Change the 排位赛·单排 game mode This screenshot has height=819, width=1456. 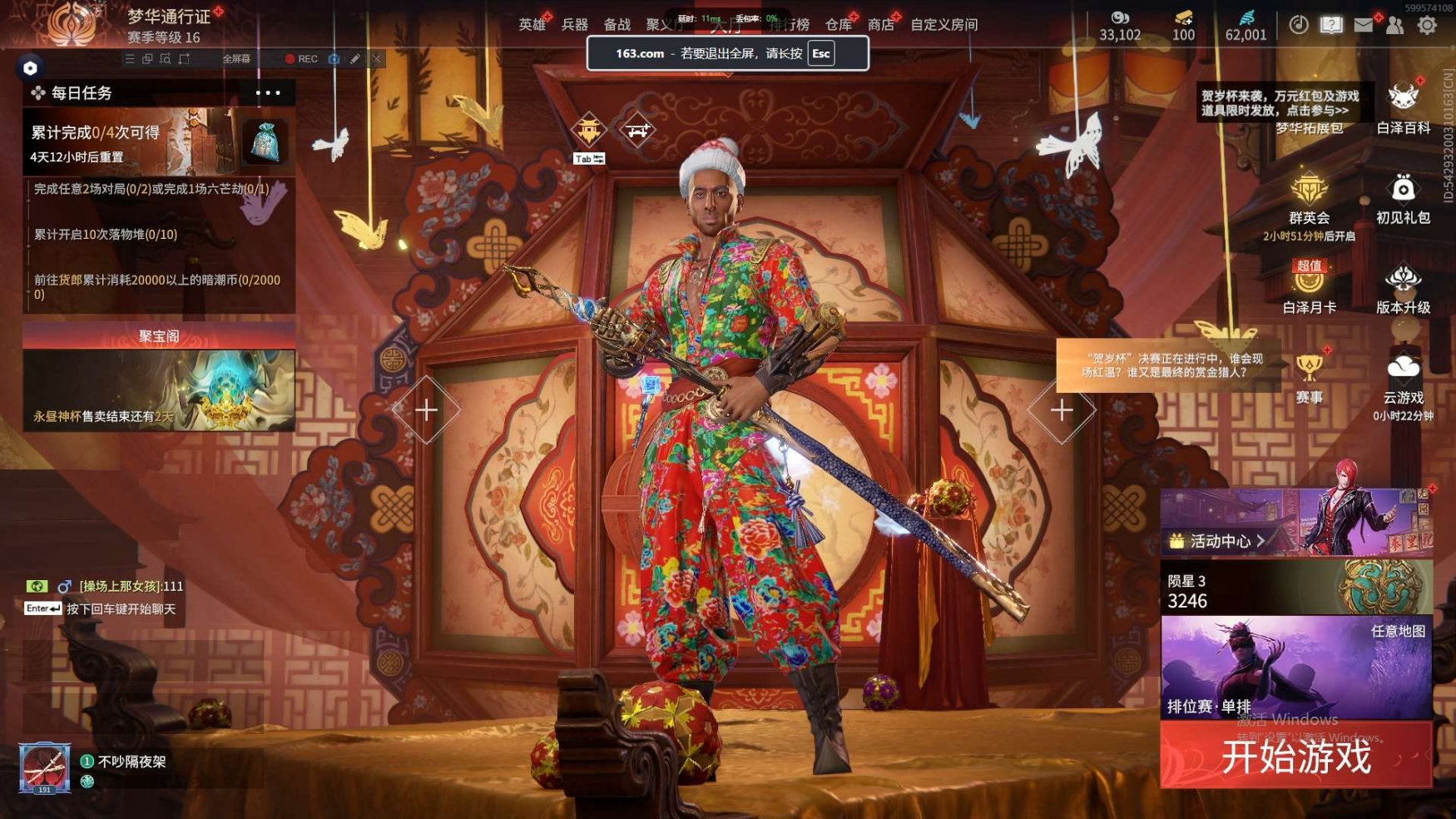(x=1295, y=668)
